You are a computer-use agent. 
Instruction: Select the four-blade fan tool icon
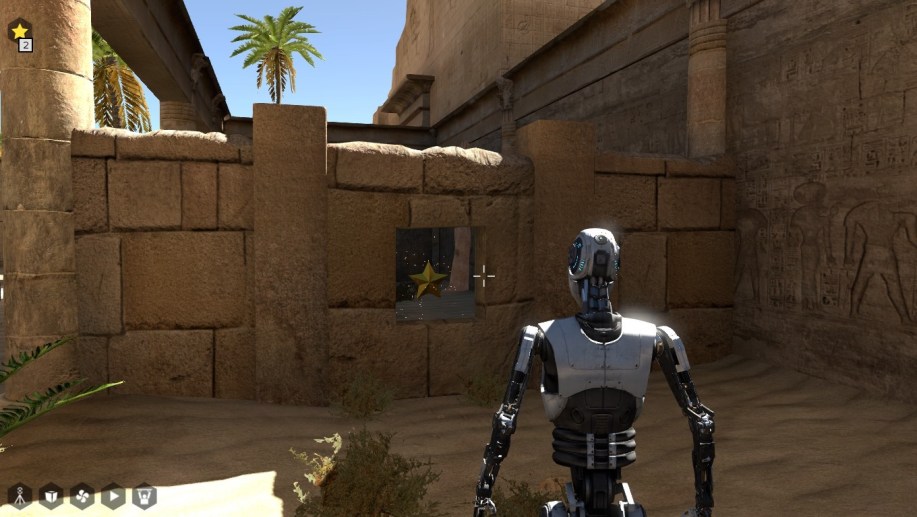pos(82,495)
